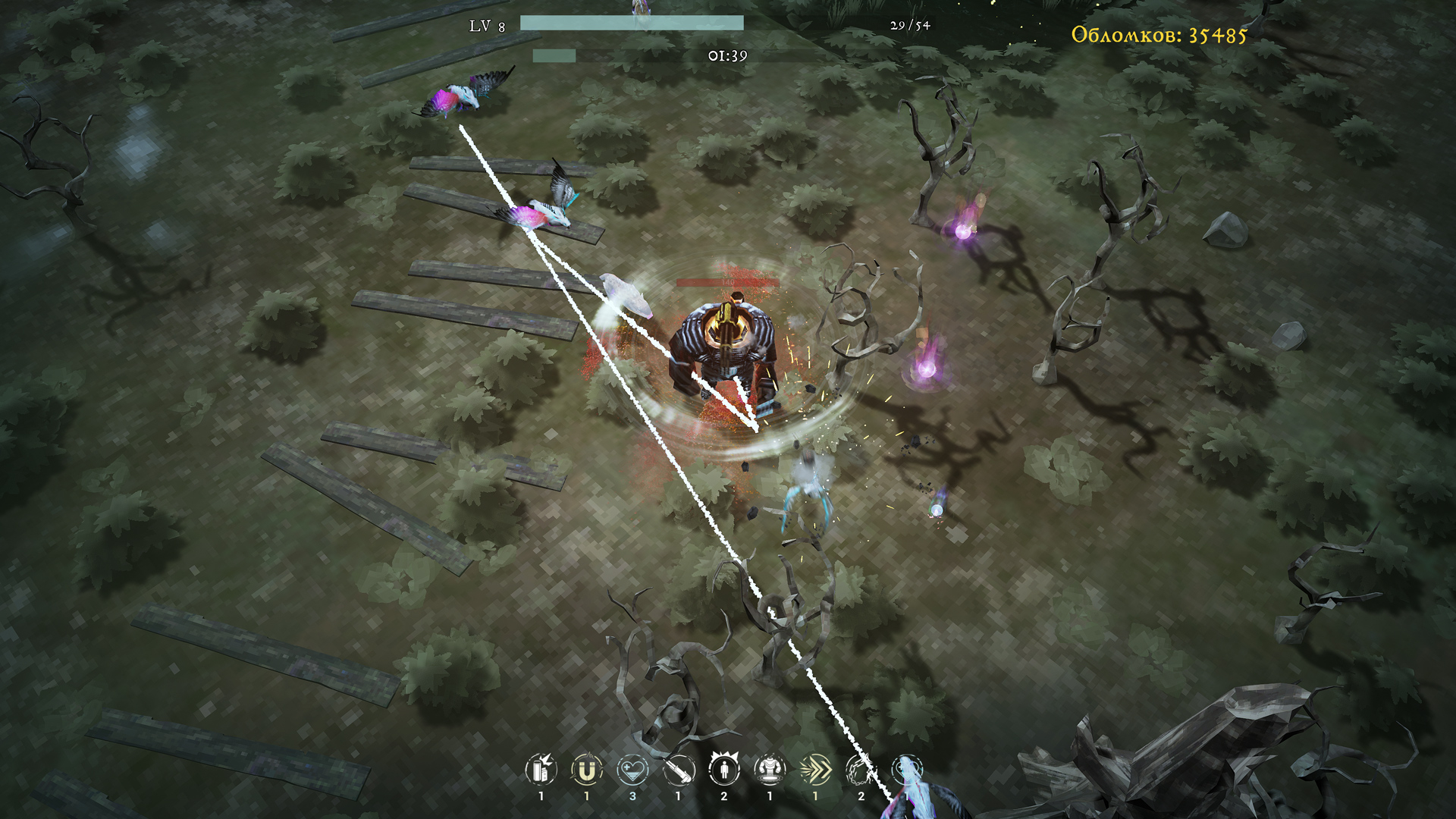The height and width of the screenshot is (819, 1456).
Task: Select the robot mech upgrade icon
Action: 770,770
